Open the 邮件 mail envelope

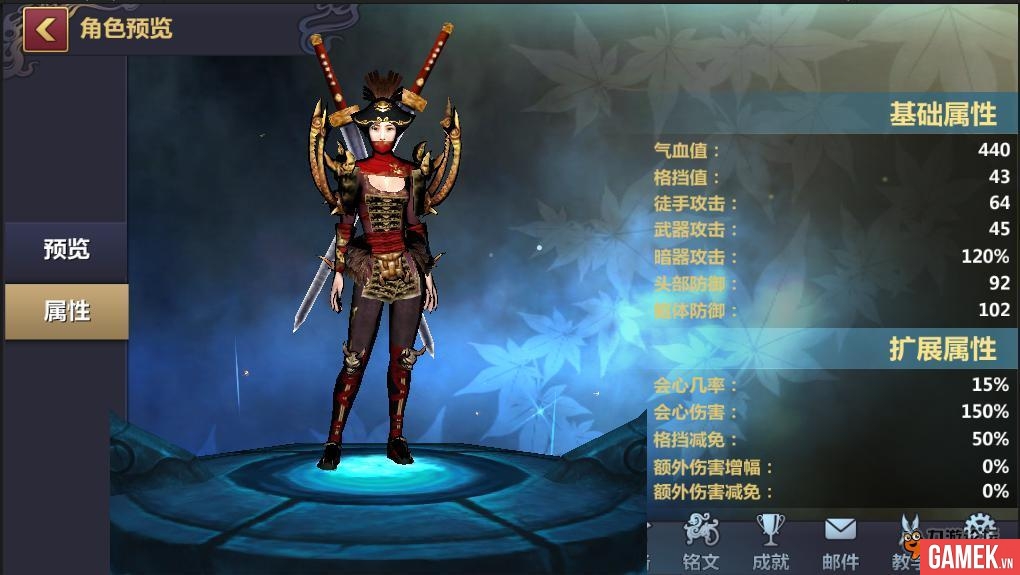coord(840,542)
